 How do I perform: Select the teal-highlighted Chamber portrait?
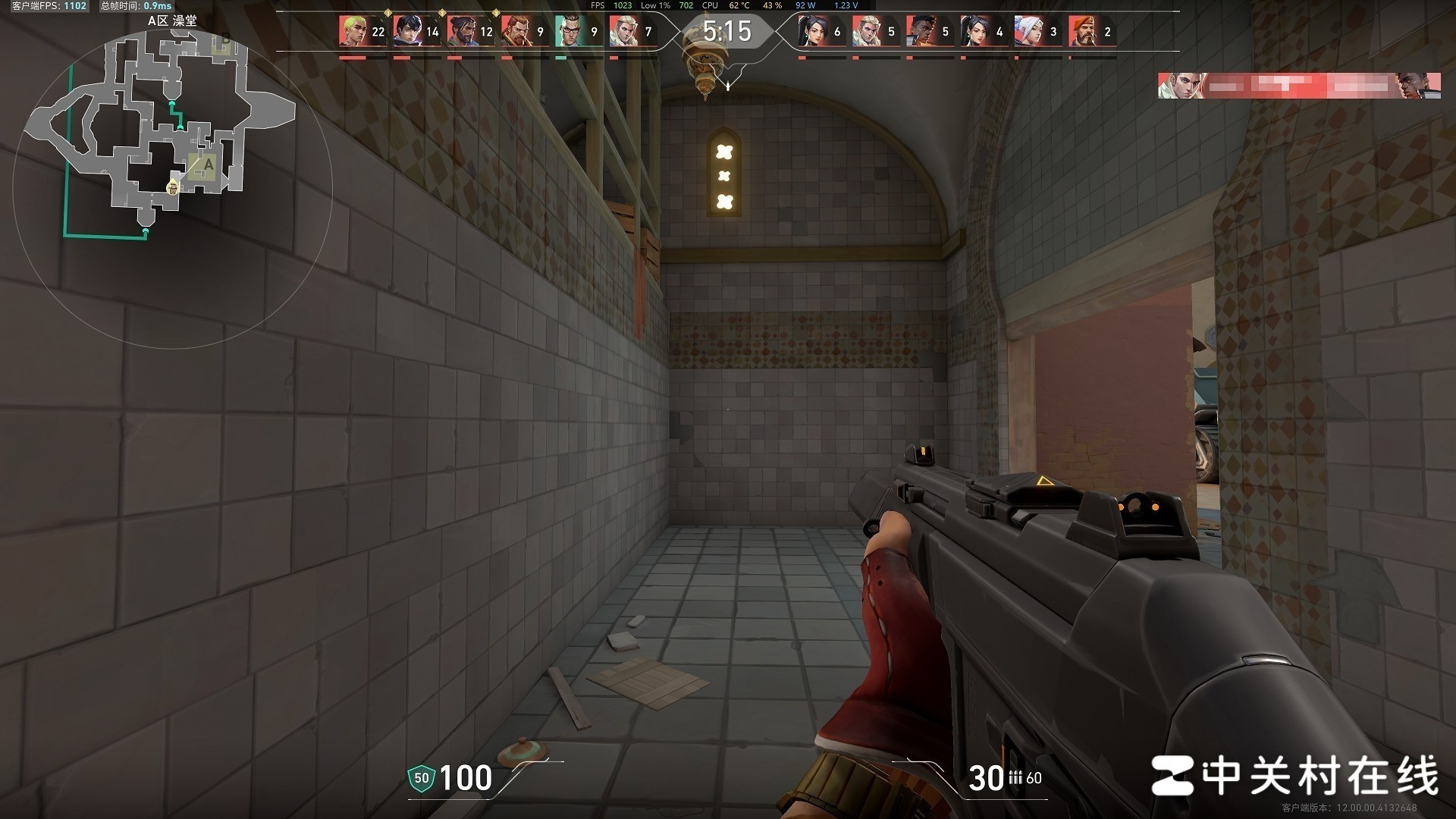tap(569, 32)
